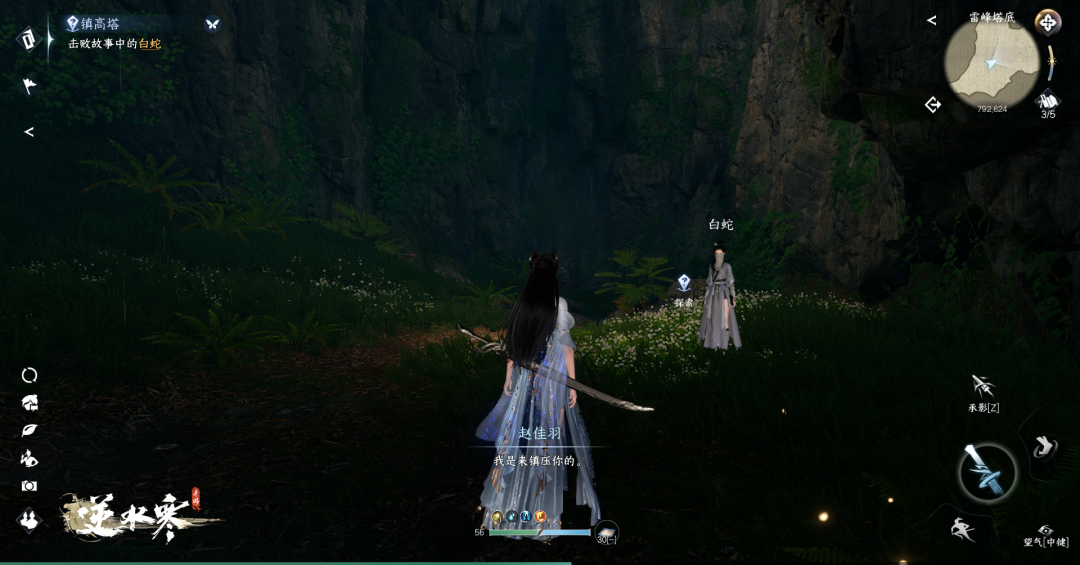Open the circular minimap
The width and height of the screenshot is (1080, 565).
991,64
